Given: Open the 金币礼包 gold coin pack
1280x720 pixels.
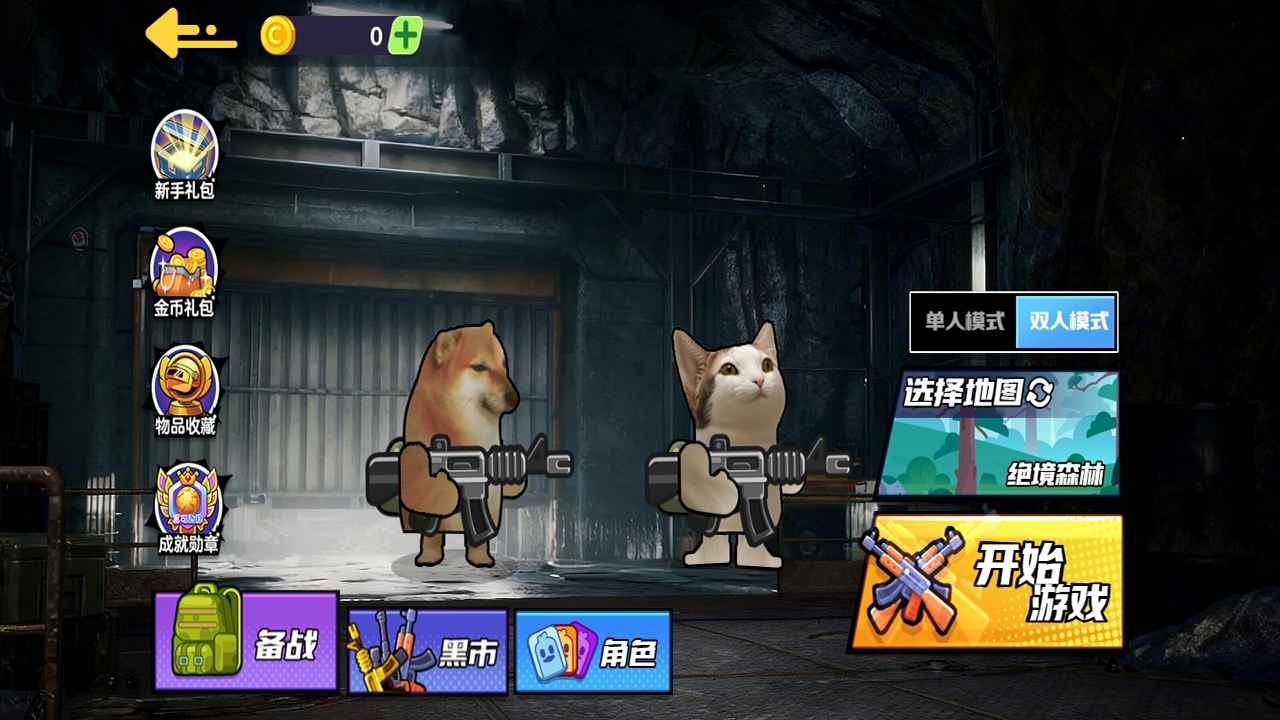Looking at the screenshot, I should pyautogui.click(x=186, y=266).
